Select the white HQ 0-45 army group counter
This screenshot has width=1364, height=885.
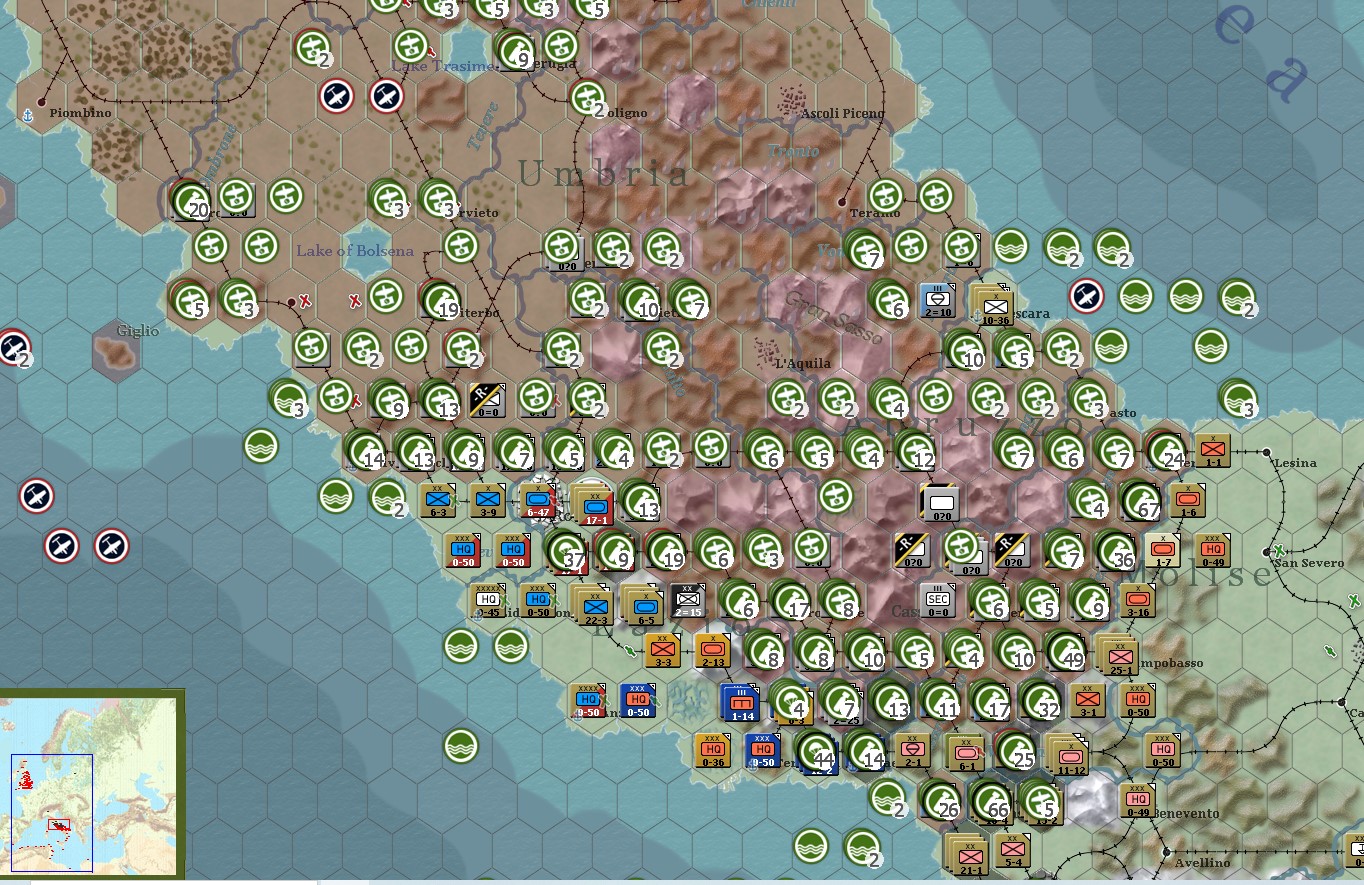tap(488, 601)
